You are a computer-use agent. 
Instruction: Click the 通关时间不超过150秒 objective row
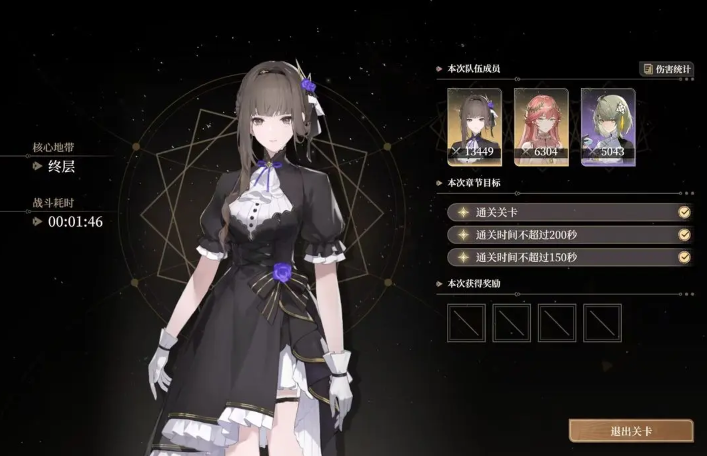(570, 257)
